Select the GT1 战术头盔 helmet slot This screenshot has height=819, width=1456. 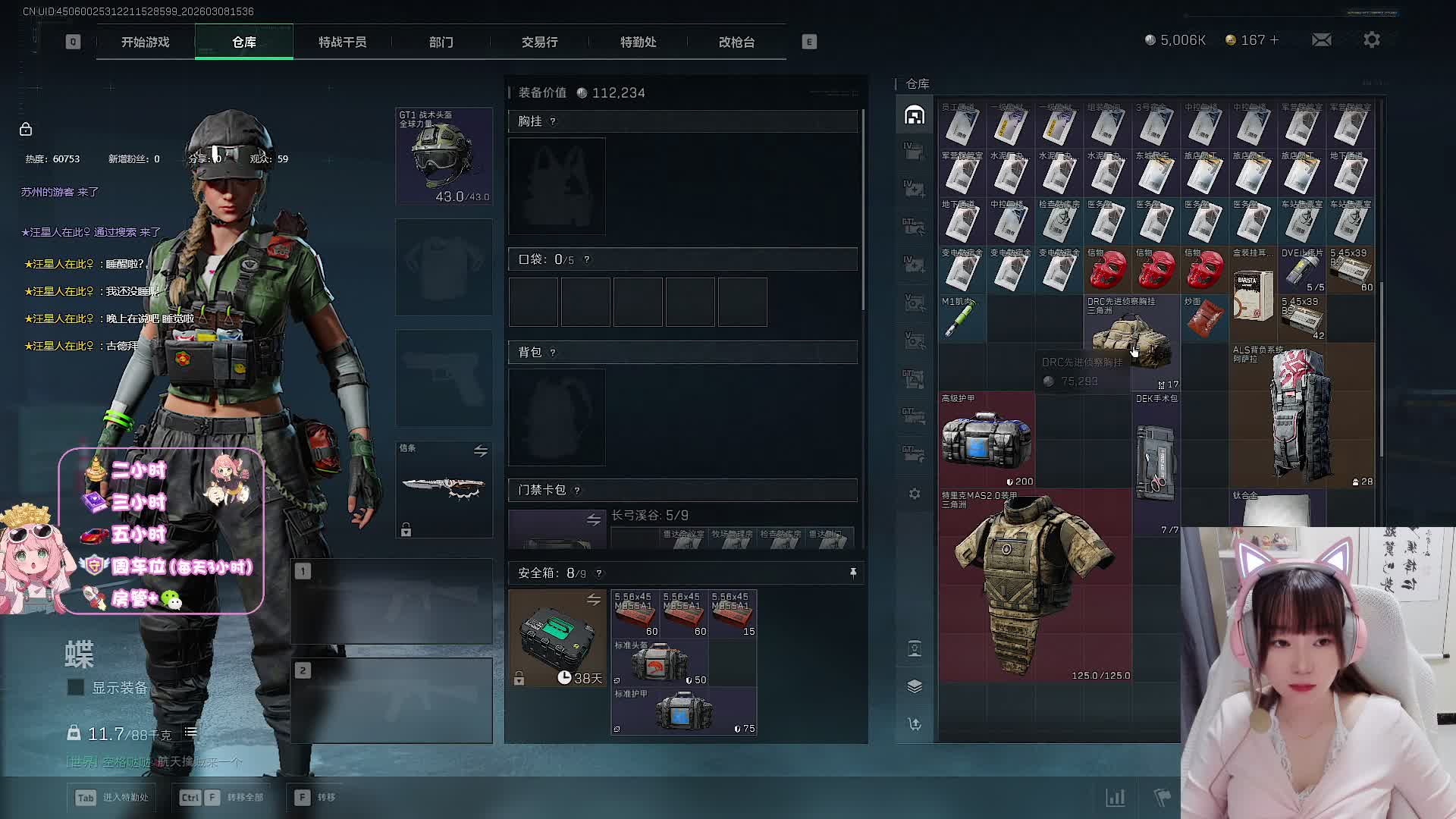point(444,156)
